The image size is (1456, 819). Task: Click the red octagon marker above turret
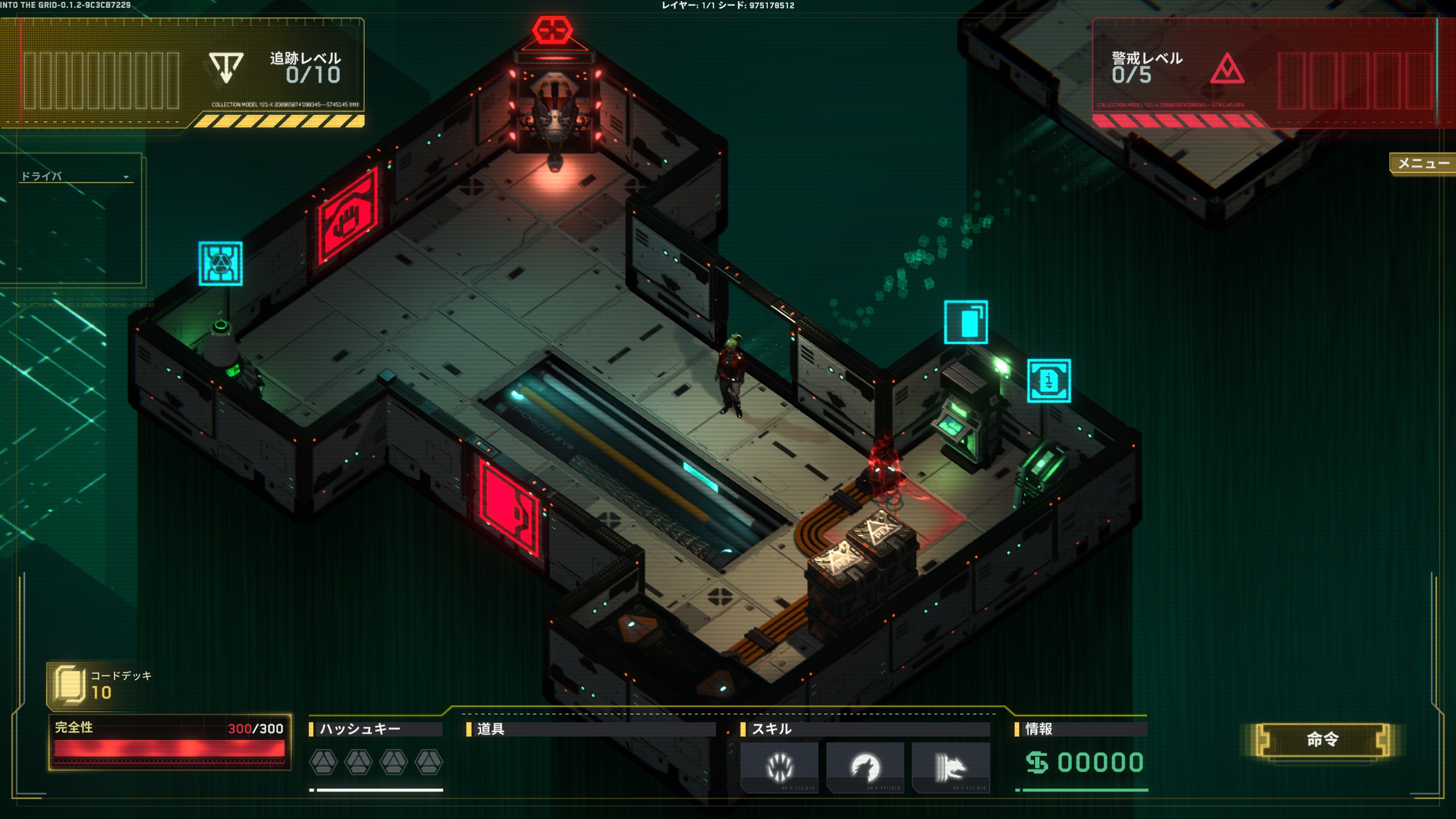pos(552,30)
